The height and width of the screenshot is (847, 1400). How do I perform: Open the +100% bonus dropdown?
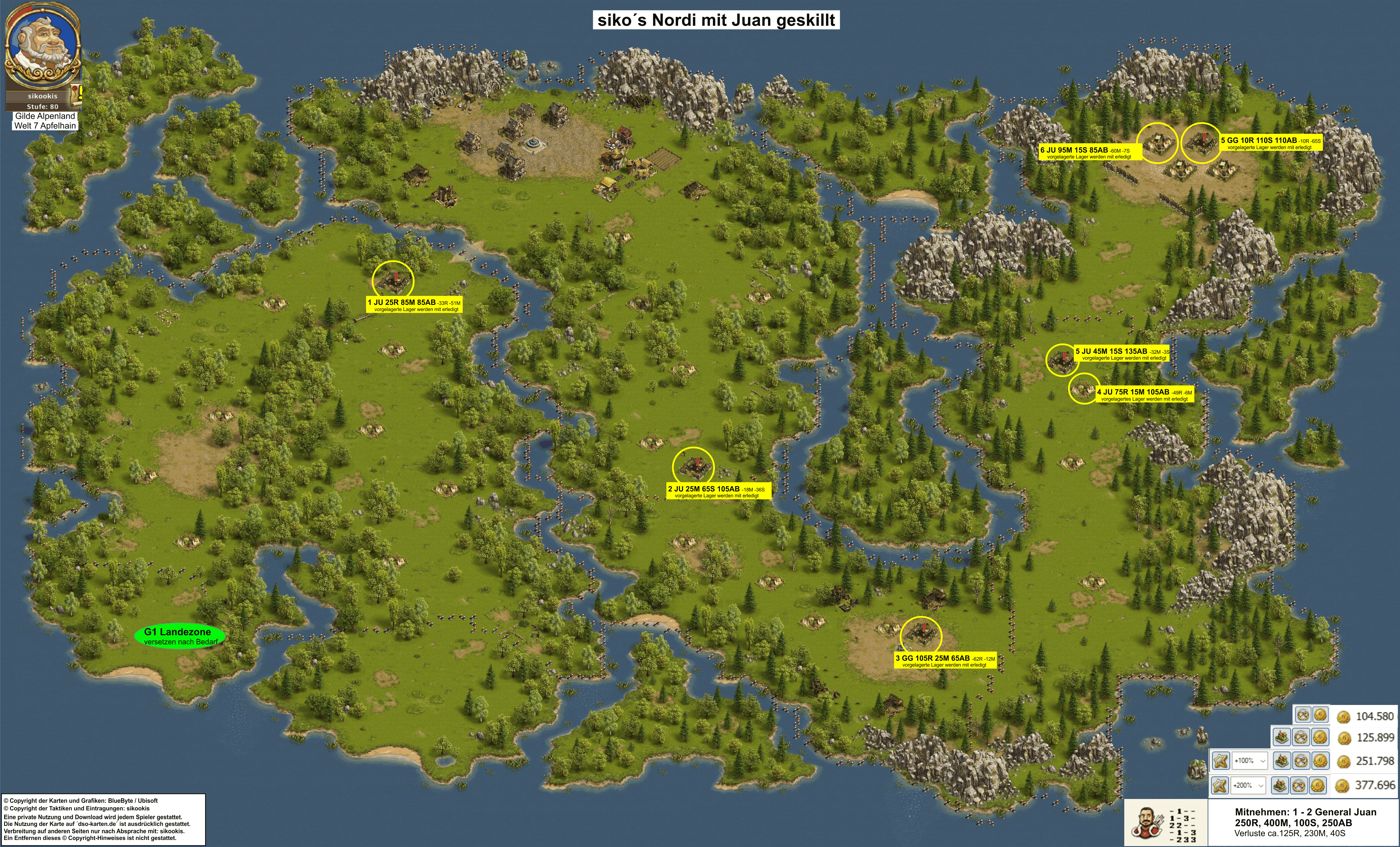click(1249, 761)
